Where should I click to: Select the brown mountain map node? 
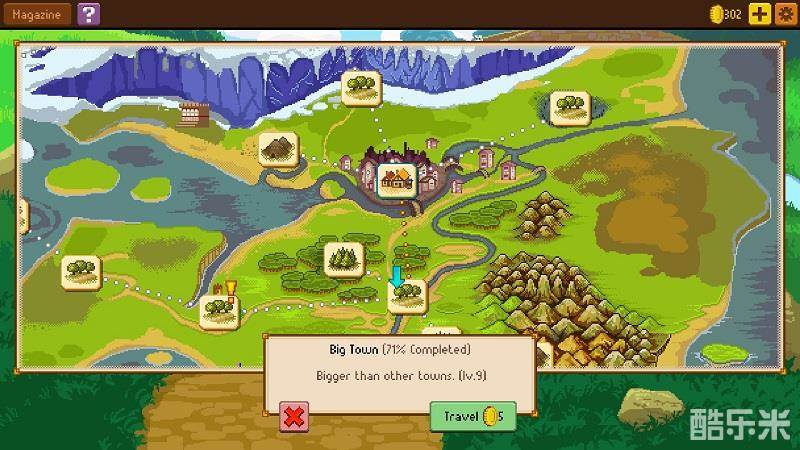[277, 150]
